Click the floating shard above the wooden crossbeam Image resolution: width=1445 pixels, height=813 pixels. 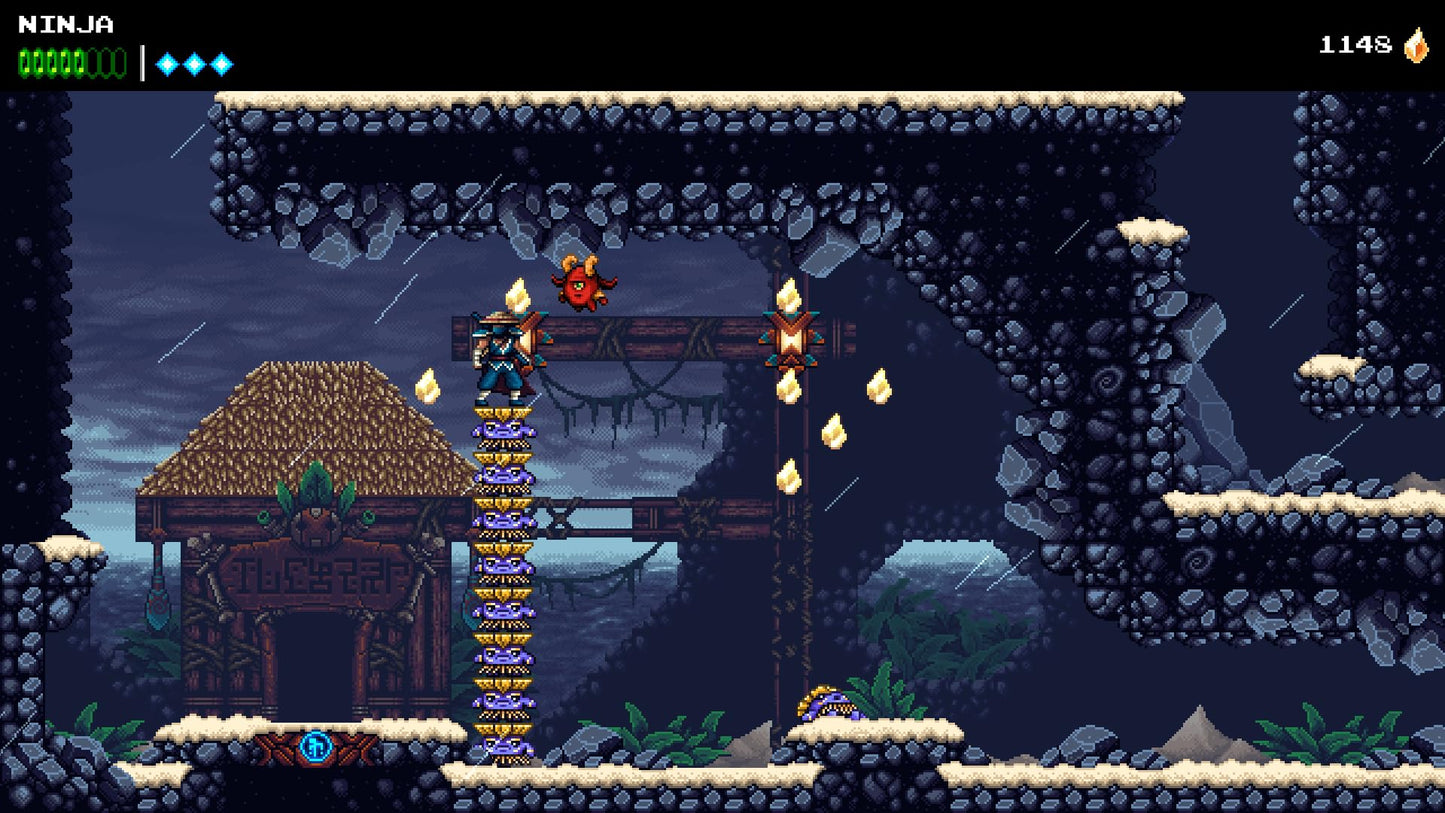(x=516, y=295)
